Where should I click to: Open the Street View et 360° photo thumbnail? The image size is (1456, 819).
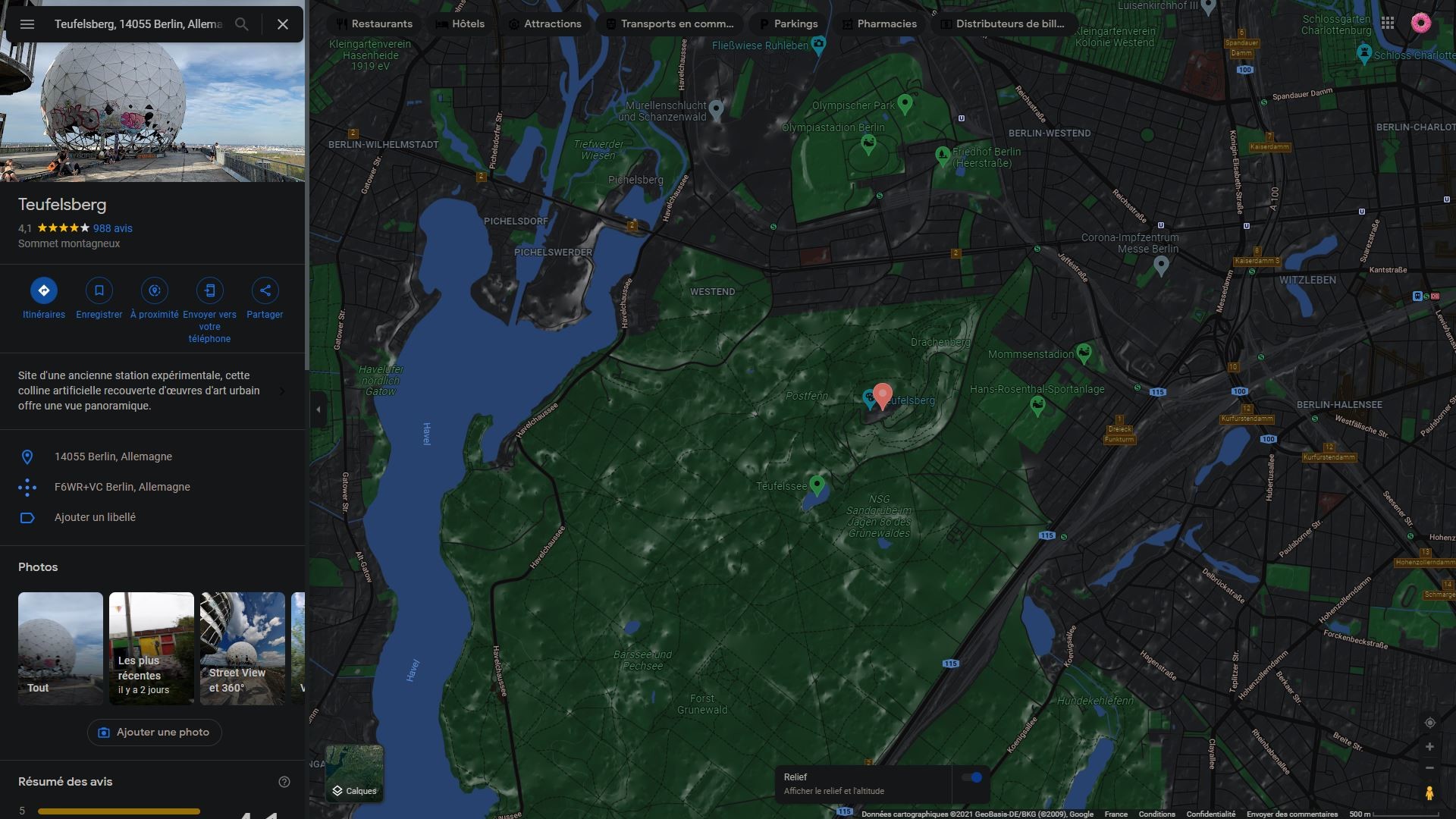tap(242, 648)
